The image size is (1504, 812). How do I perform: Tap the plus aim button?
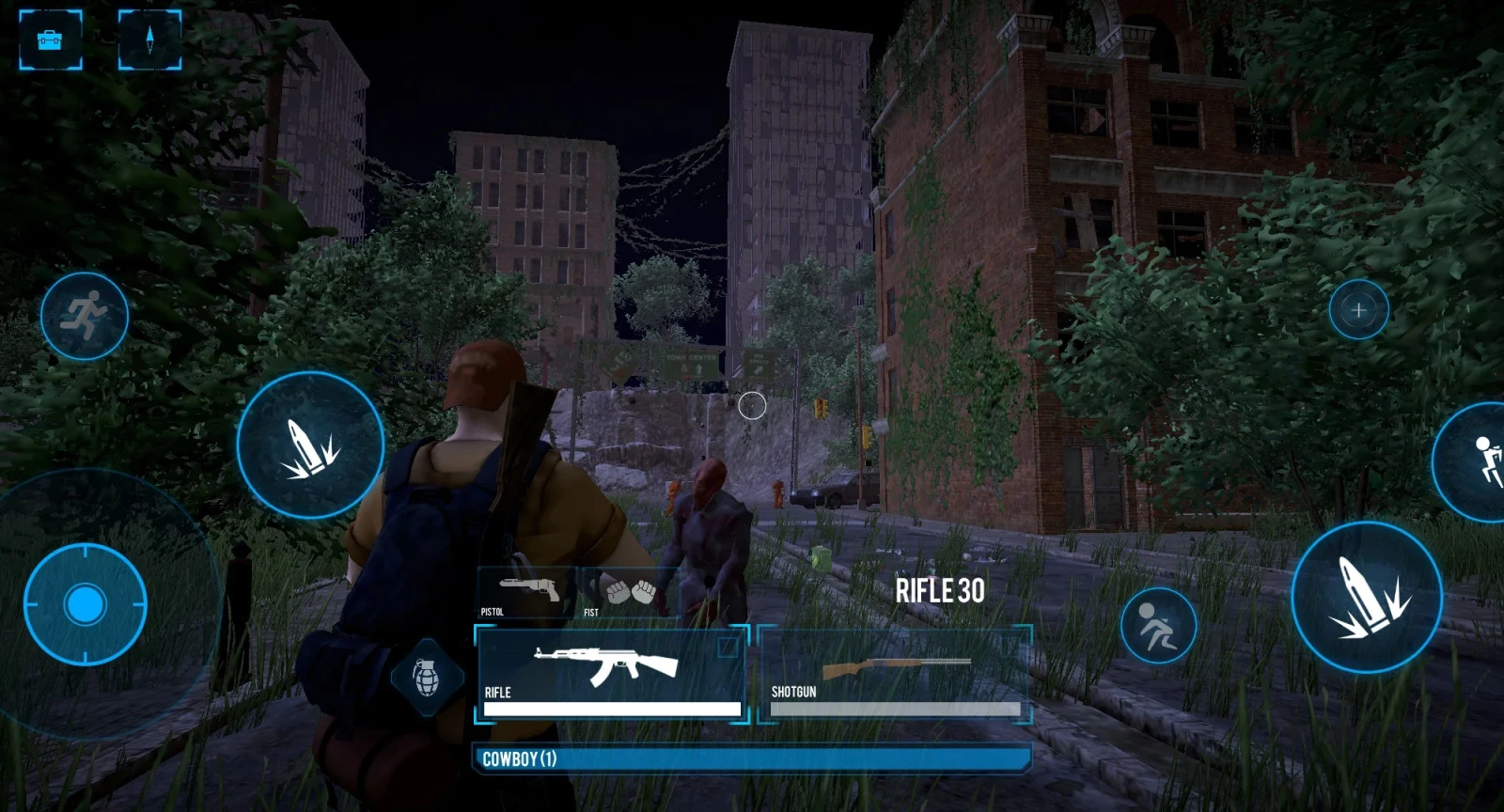[1358, 309]
